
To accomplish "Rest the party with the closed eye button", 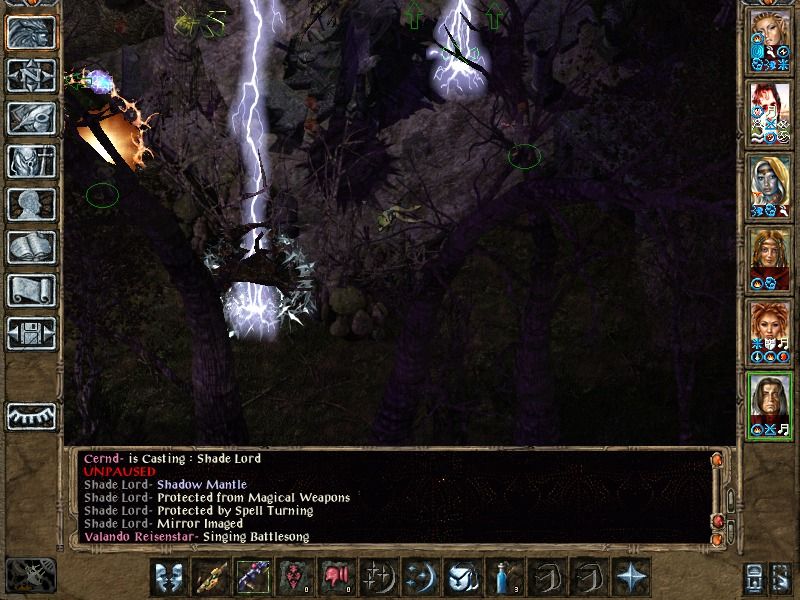I will [31, 415].
